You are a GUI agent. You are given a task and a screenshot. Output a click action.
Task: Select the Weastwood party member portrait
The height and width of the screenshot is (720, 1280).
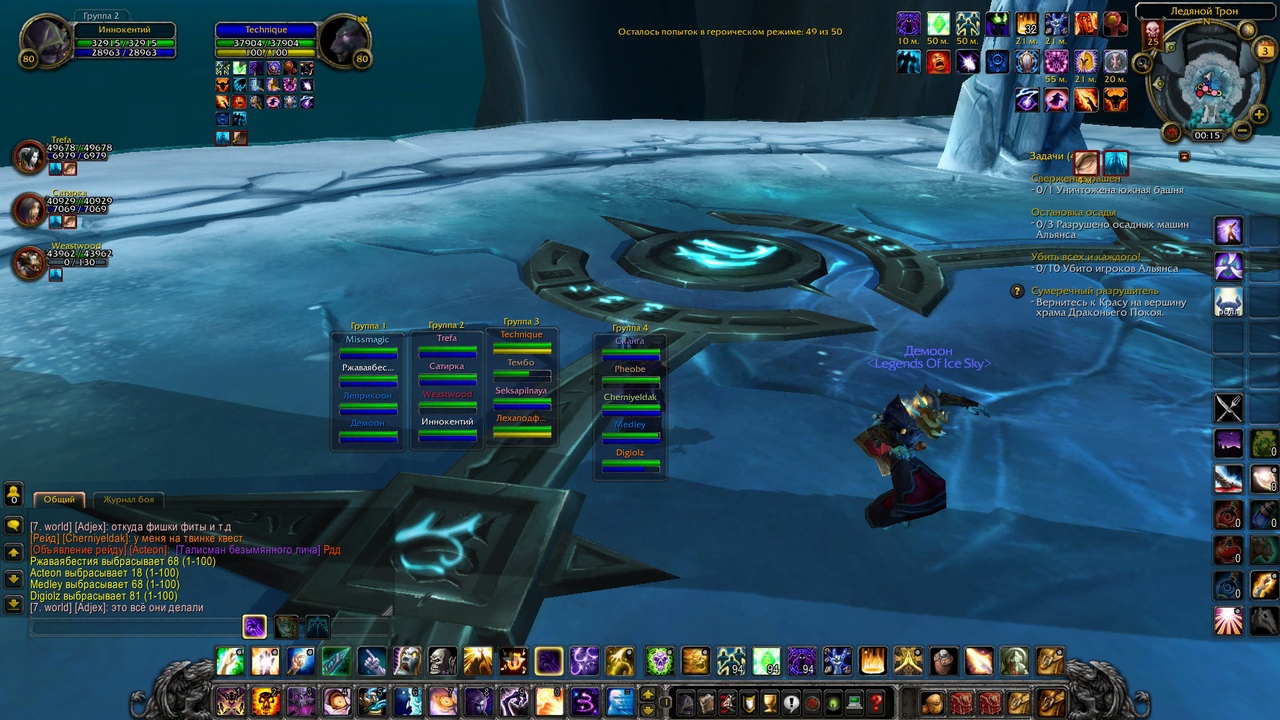(x=29, y=263)
